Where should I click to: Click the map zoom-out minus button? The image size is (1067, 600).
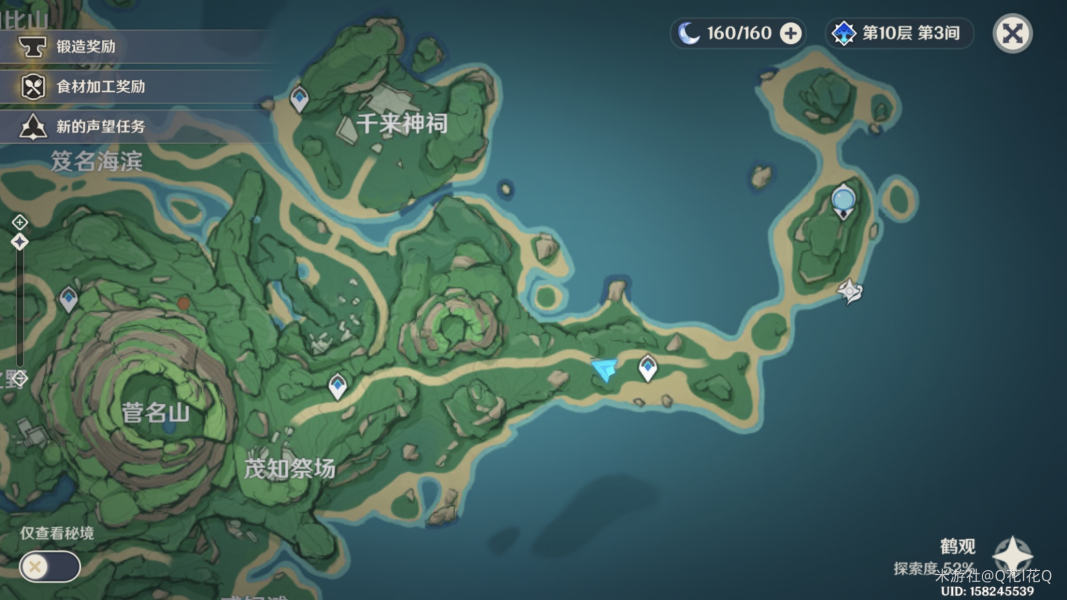19,377
